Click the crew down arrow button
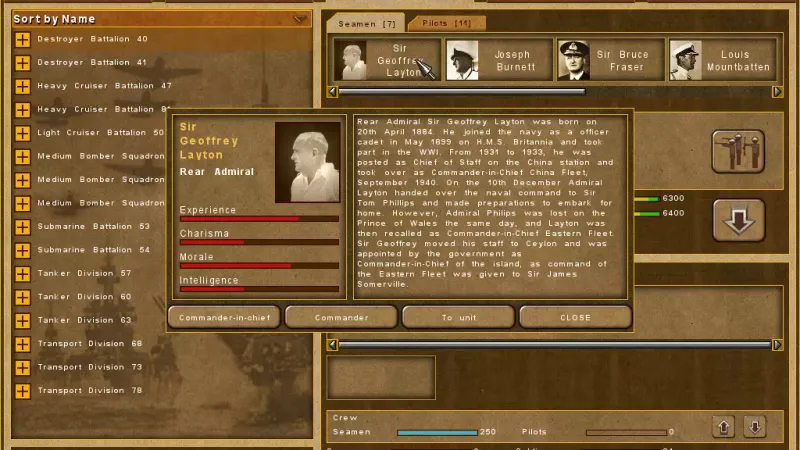Viewport: 800px width, 450px height. [x=755, y=427]
